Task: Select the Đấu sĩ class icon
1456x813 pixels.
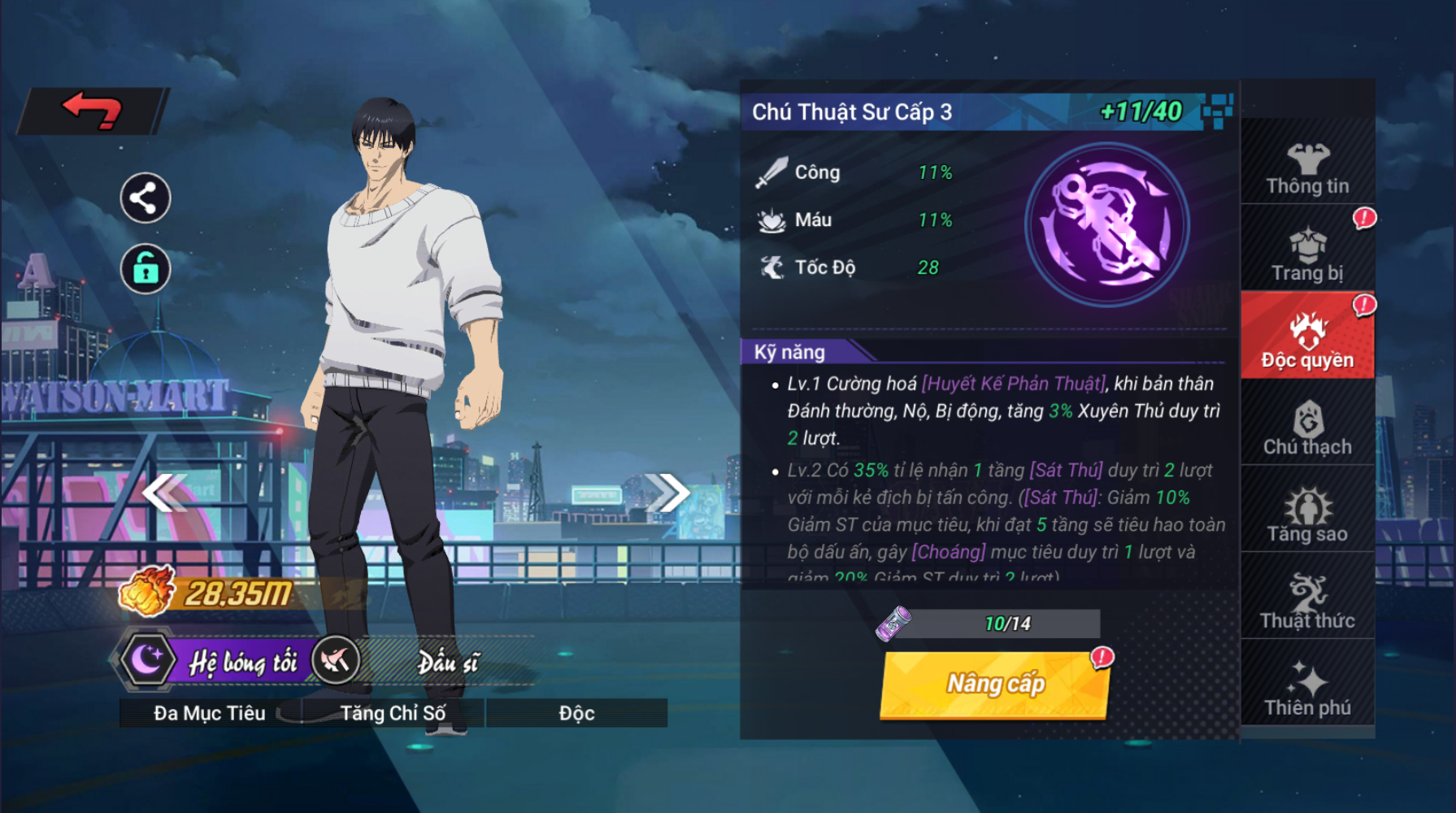Action: (335, 660)
